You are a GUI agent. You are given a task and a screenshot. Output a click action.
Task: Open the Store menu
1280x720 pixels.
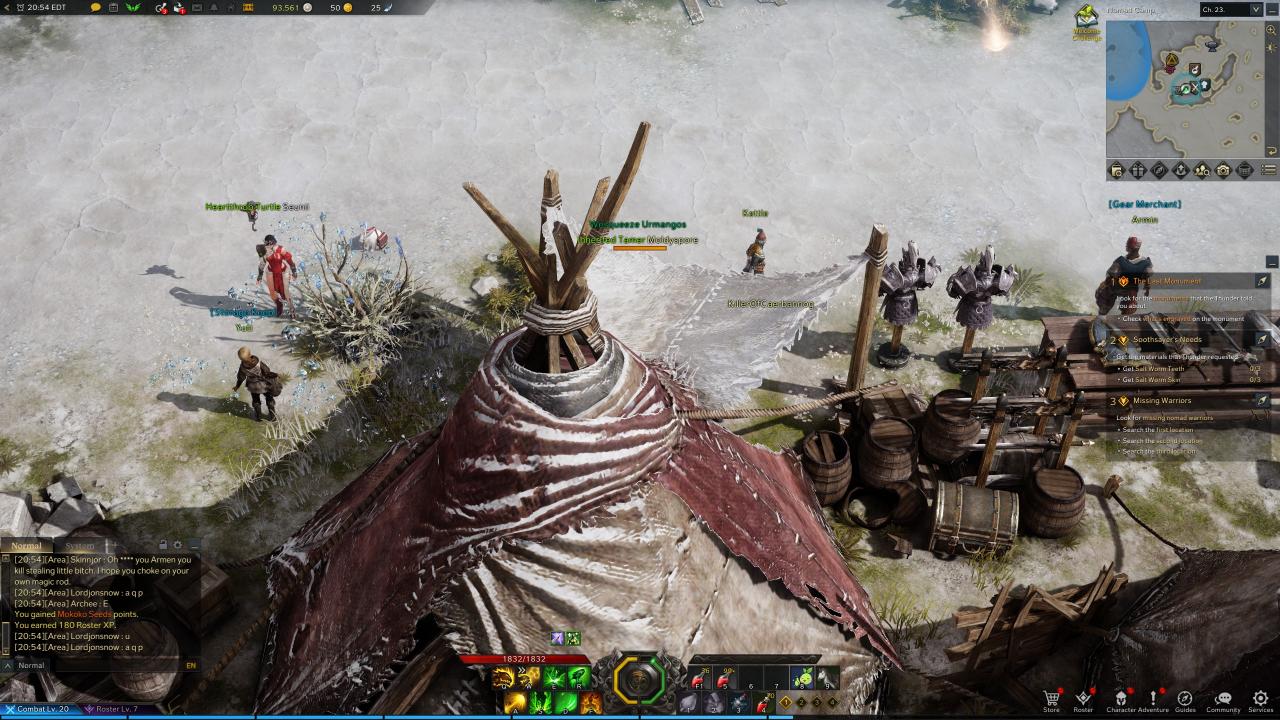click(1051, 699)
